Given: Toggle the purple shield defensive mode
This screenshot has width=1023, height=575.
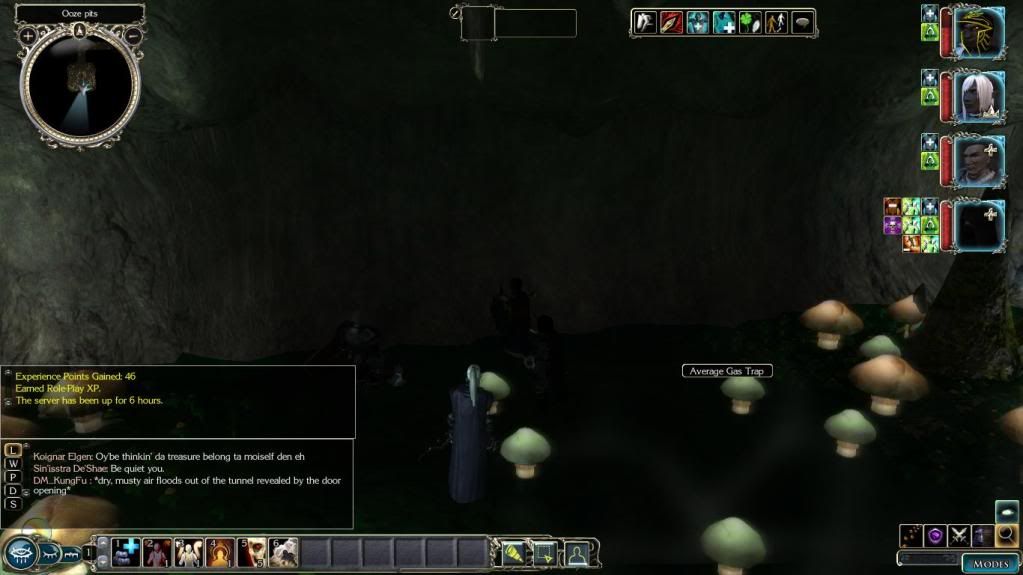Looking at the screenshot, I should coord(936,536).
